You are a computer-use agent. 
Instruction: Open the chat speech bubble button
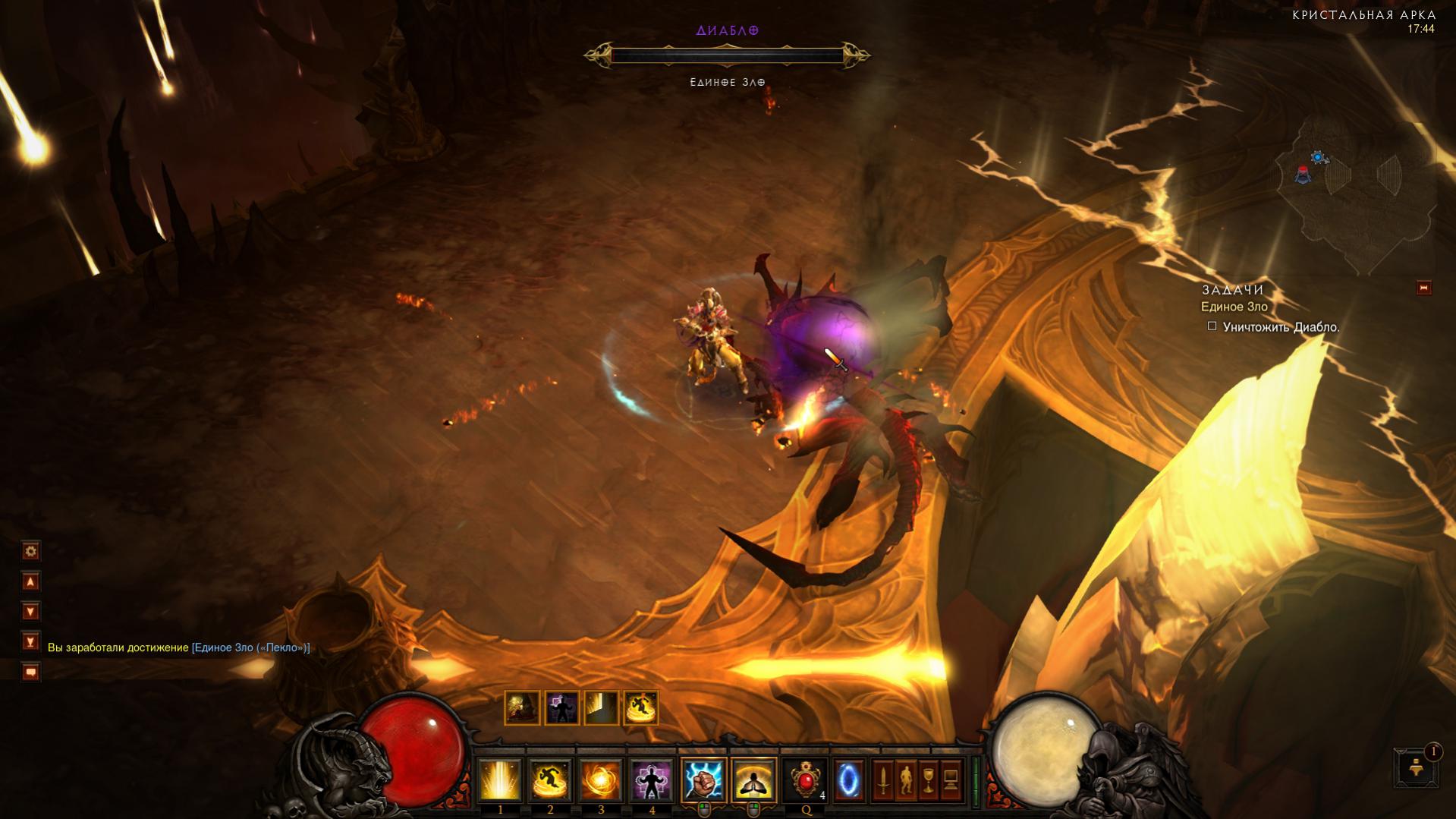[x=30, y=672]
